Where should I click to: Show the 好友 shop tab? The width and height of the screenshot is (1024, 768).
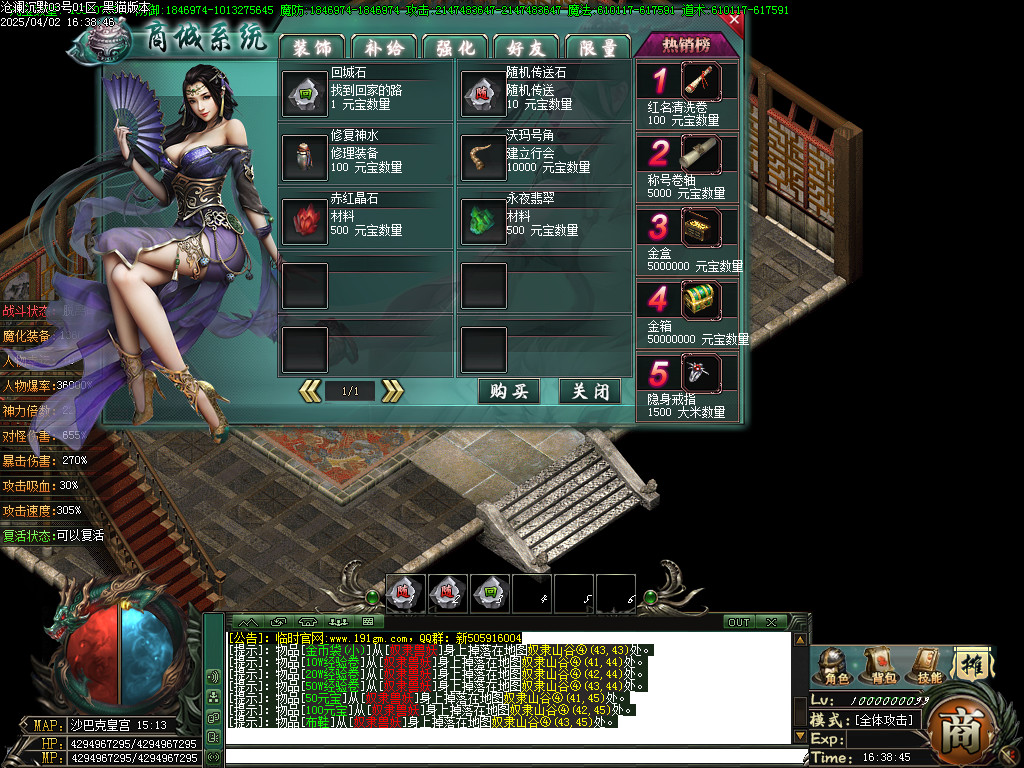pyautogui.click(x=526, y=47)
